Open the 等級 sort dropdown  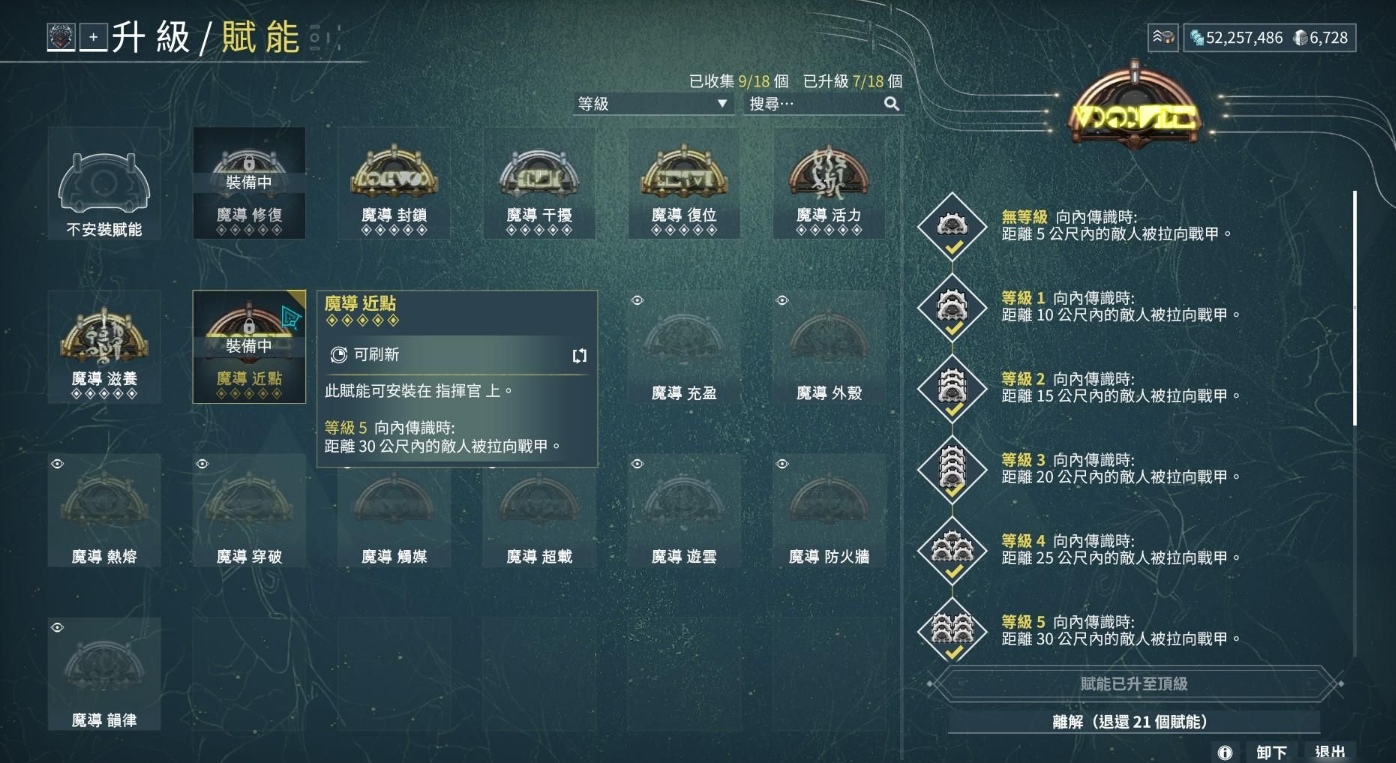coord(654,103)
